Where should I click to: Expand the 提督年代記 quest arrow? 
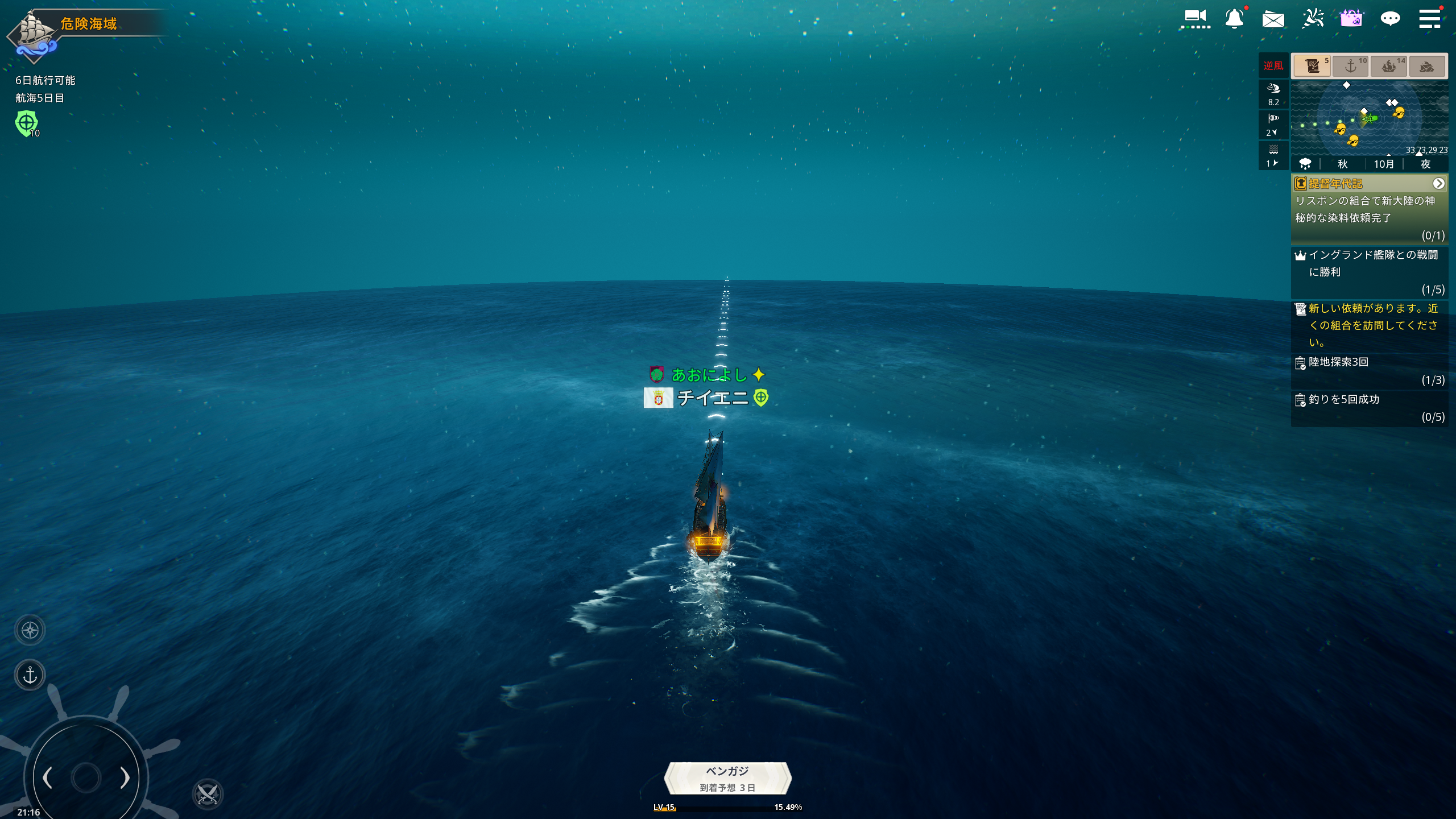click(1438, 184)
